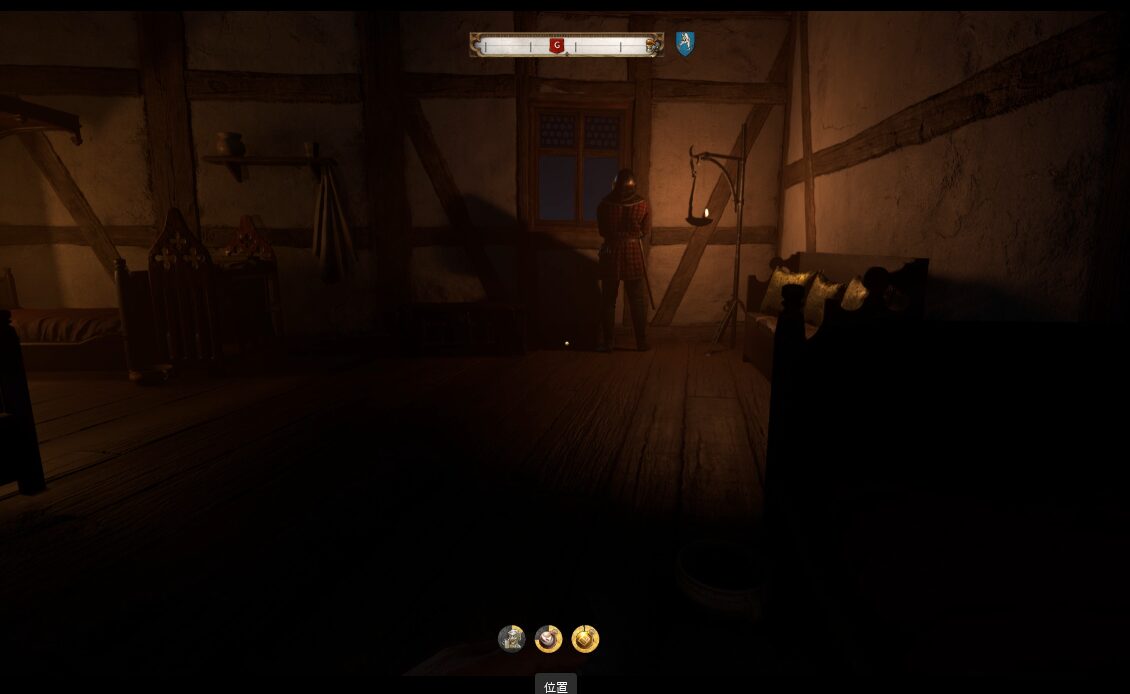Select the blue heraldic shield icon
The image size is (1130, 694).
(684, 43)
